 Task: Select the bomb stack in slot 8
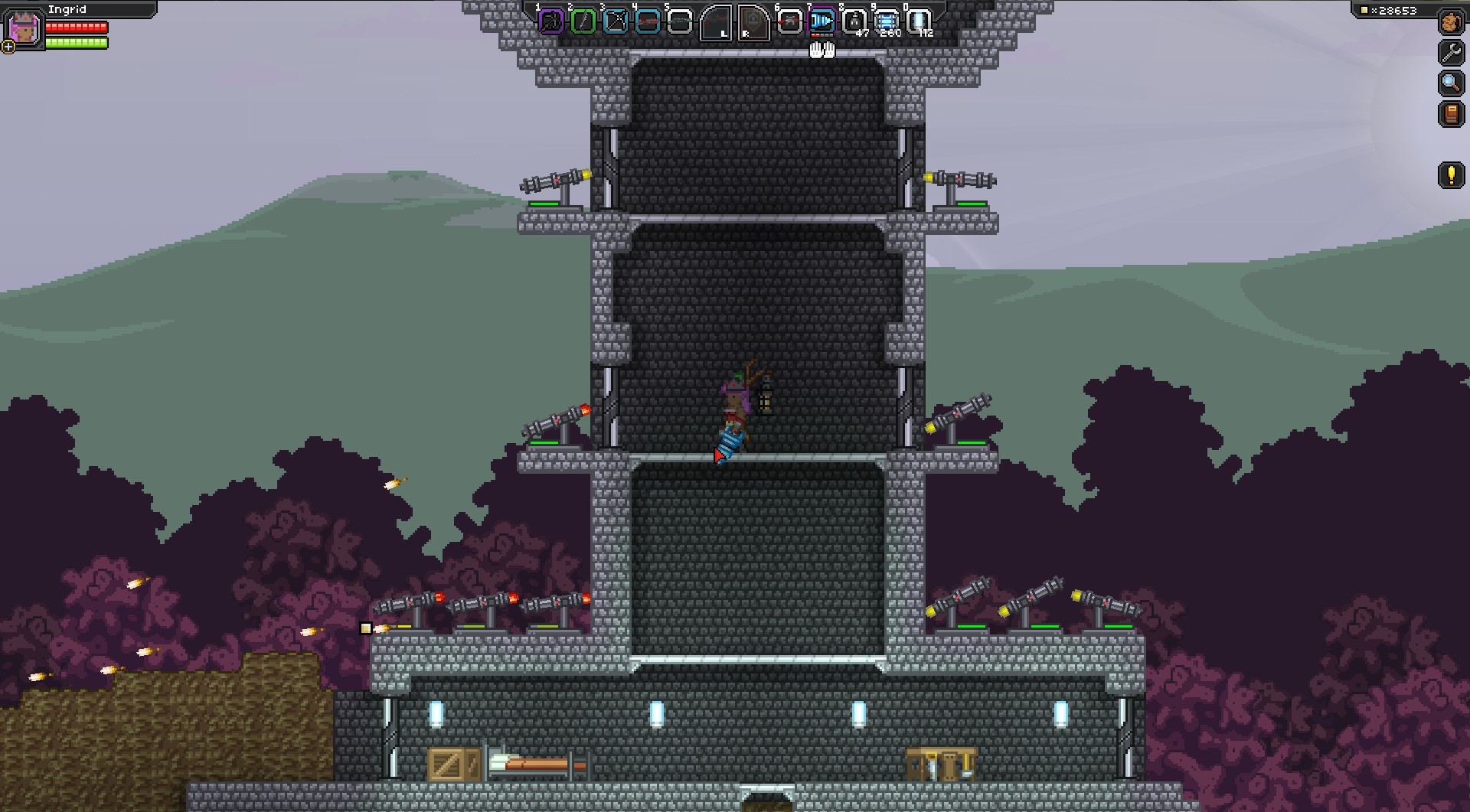pyautogui.click(x=854, y=21)
